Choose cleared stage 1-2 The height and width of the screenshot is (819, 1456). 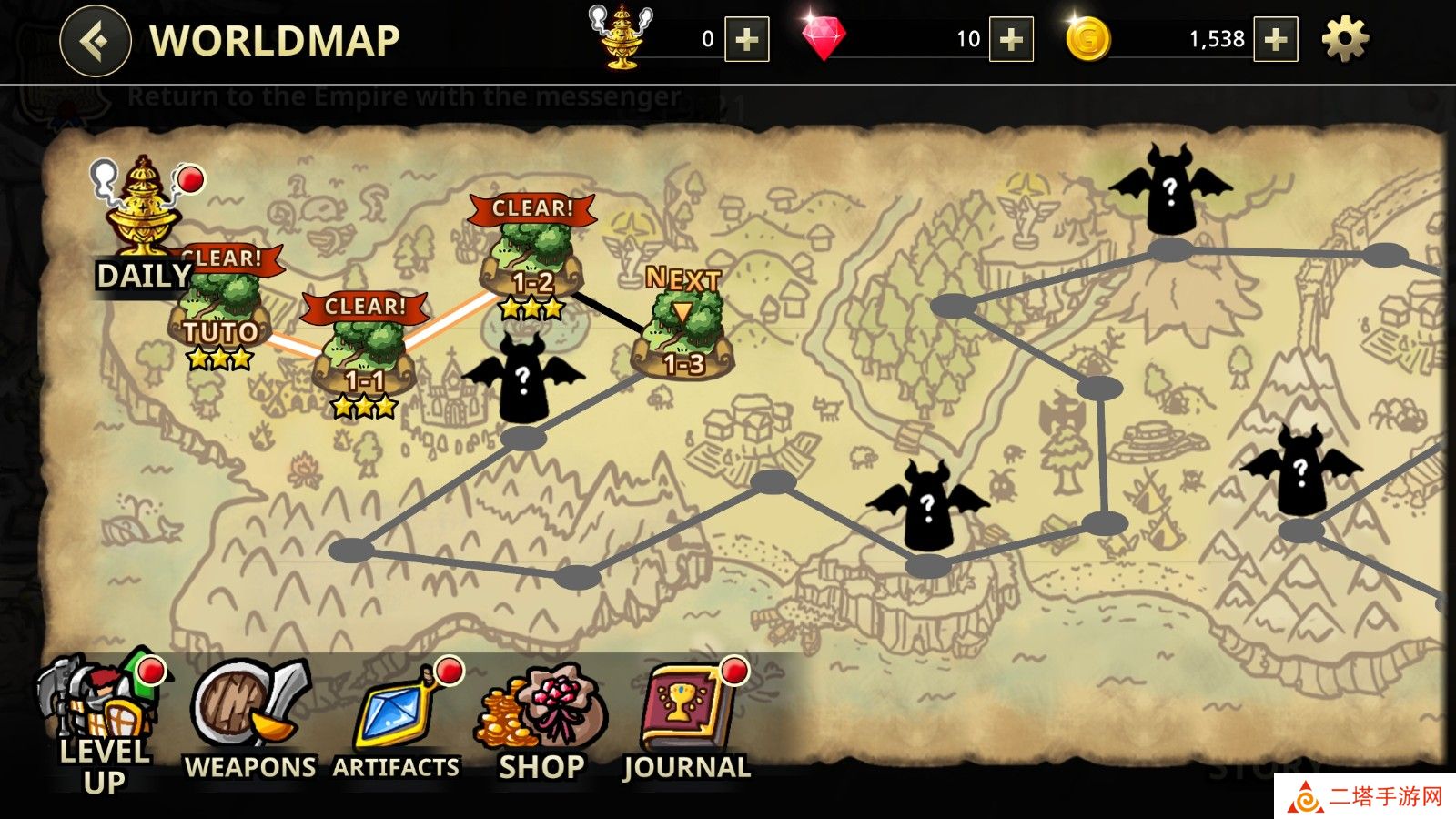[x=532, y=264]
